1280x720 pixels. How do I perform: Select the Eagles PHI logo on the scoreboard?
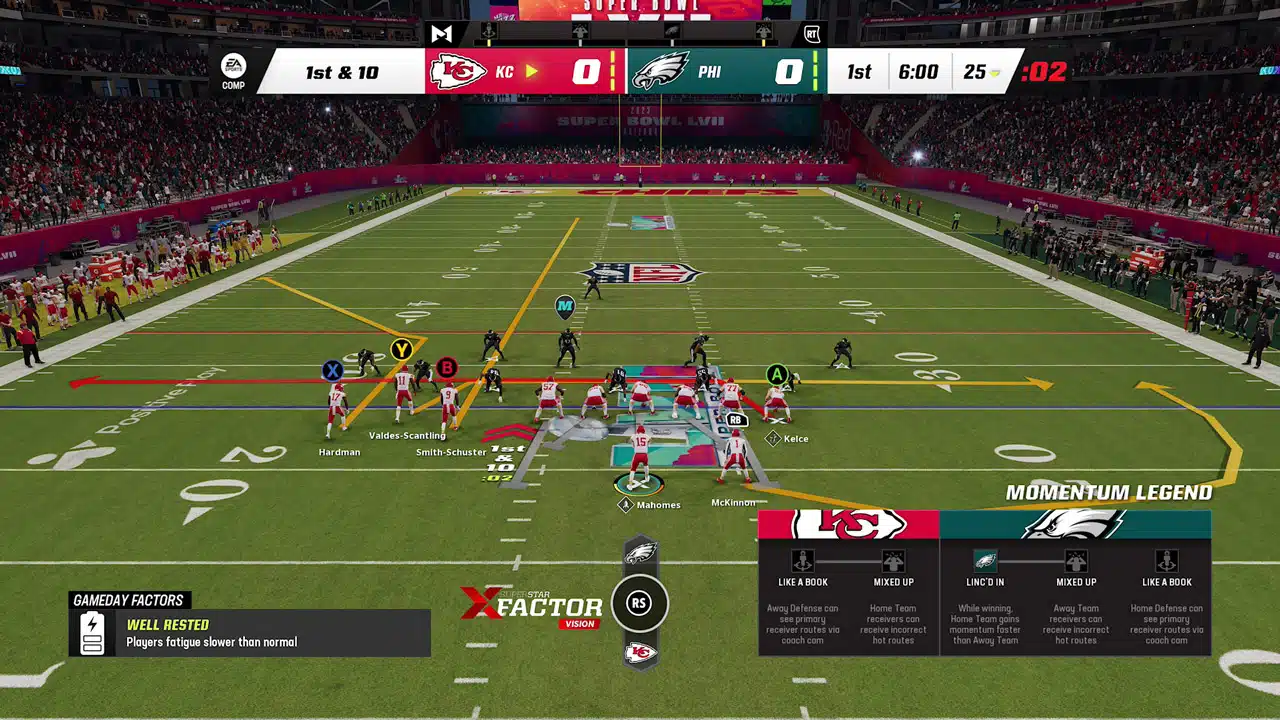(x=661, y=72)
